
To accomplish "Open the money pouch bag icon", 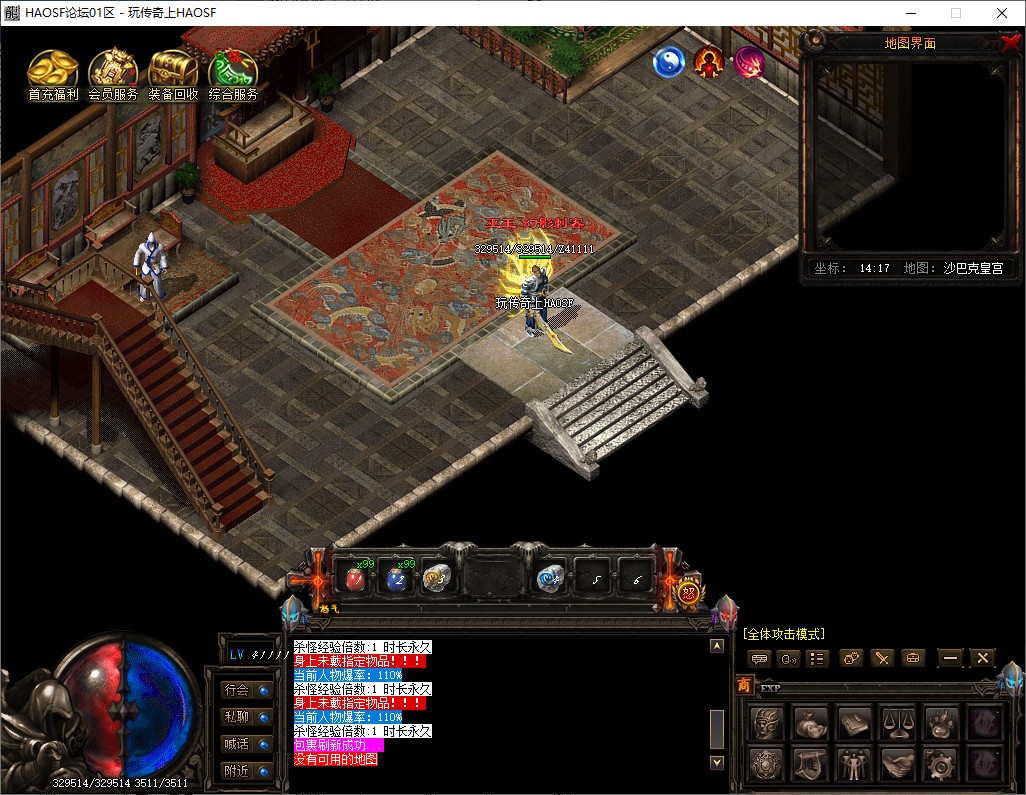I will tap(810, 722).
